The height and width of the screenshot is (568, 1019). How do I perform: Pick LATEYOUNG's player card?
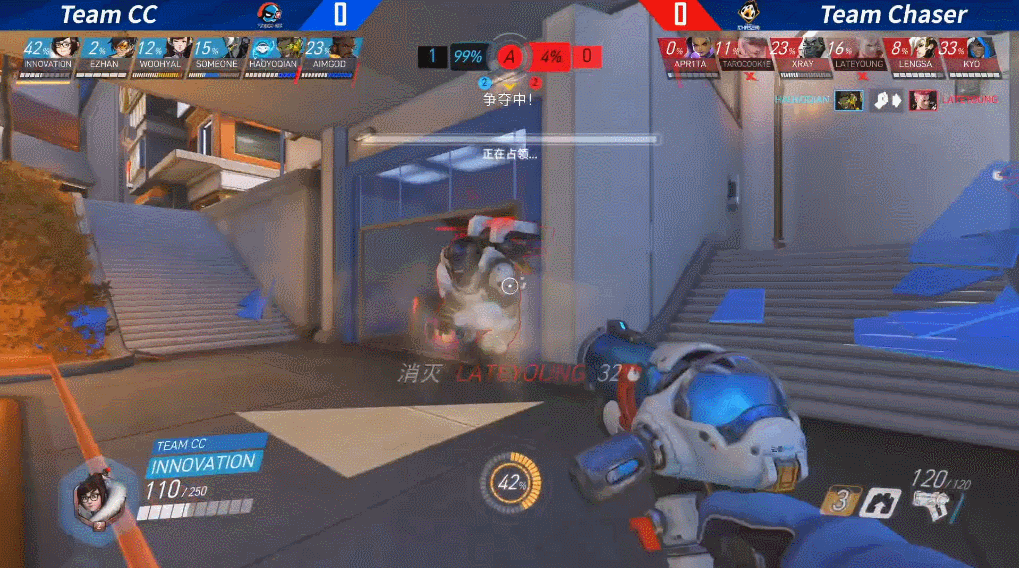click(858, 52)
